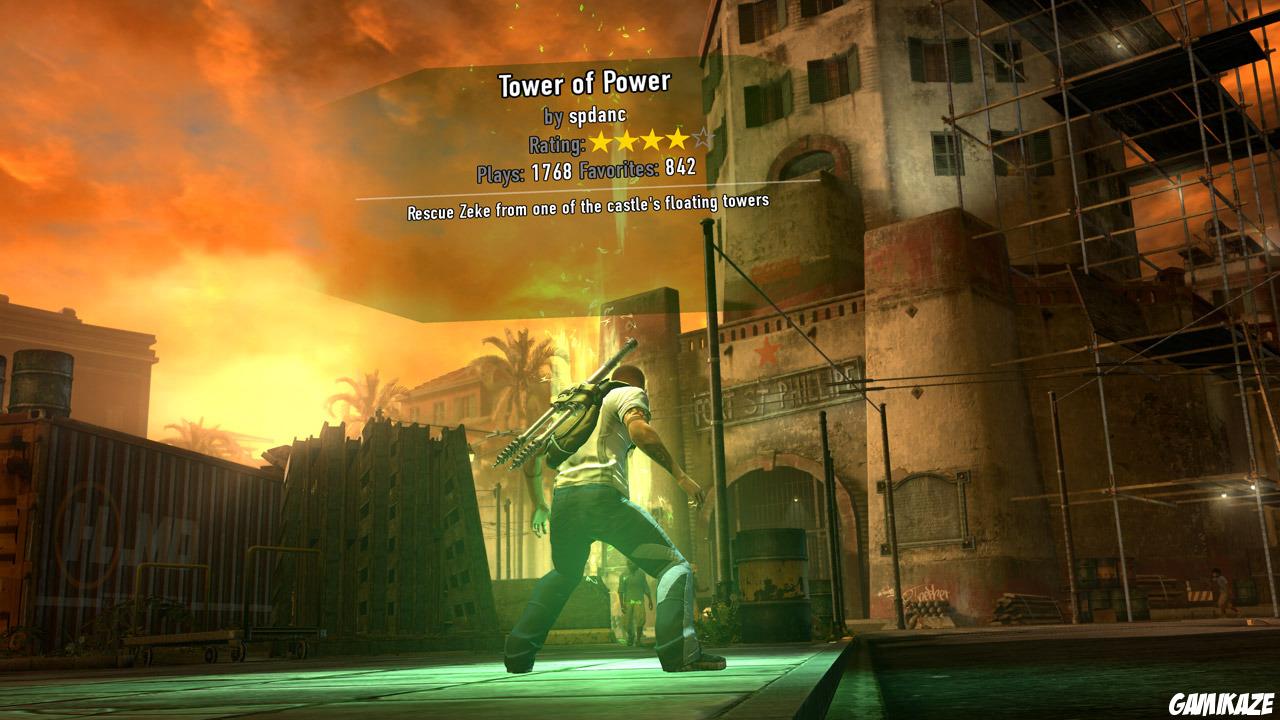Select the third rating star
This screenshot has width=1280, height=720.
(654, 141)
